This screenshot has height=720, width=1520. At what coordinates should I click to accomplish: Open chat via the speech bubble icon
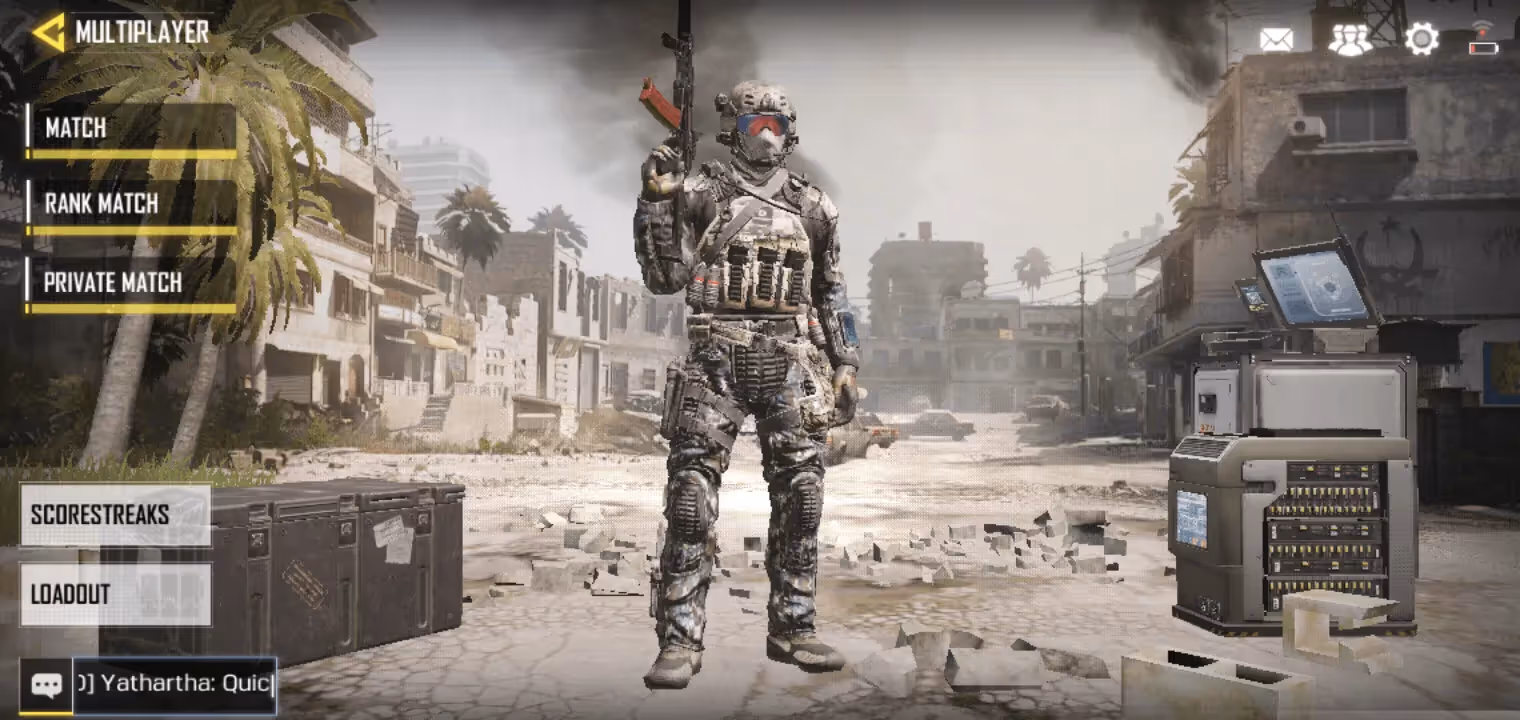coord(47,685)
